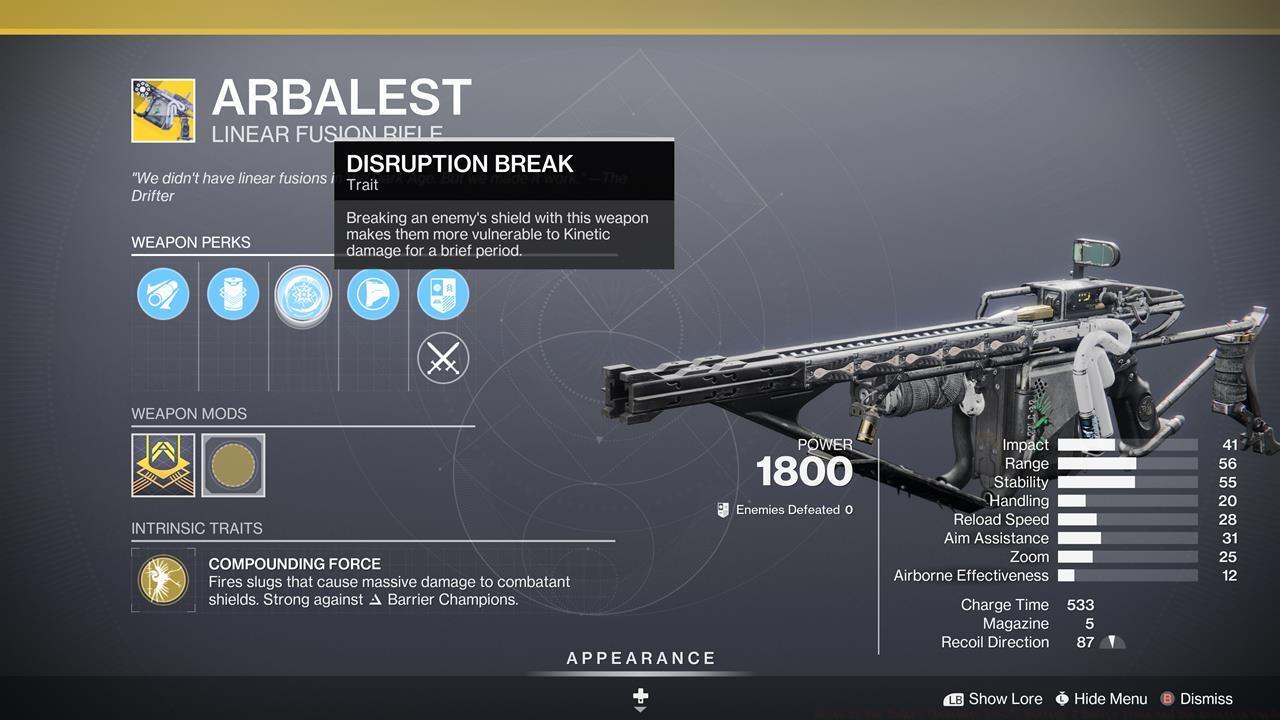Open the Compounding Force intrinsic trait
The height and width of the screenshot is (720, 1280).
(163, 580)
